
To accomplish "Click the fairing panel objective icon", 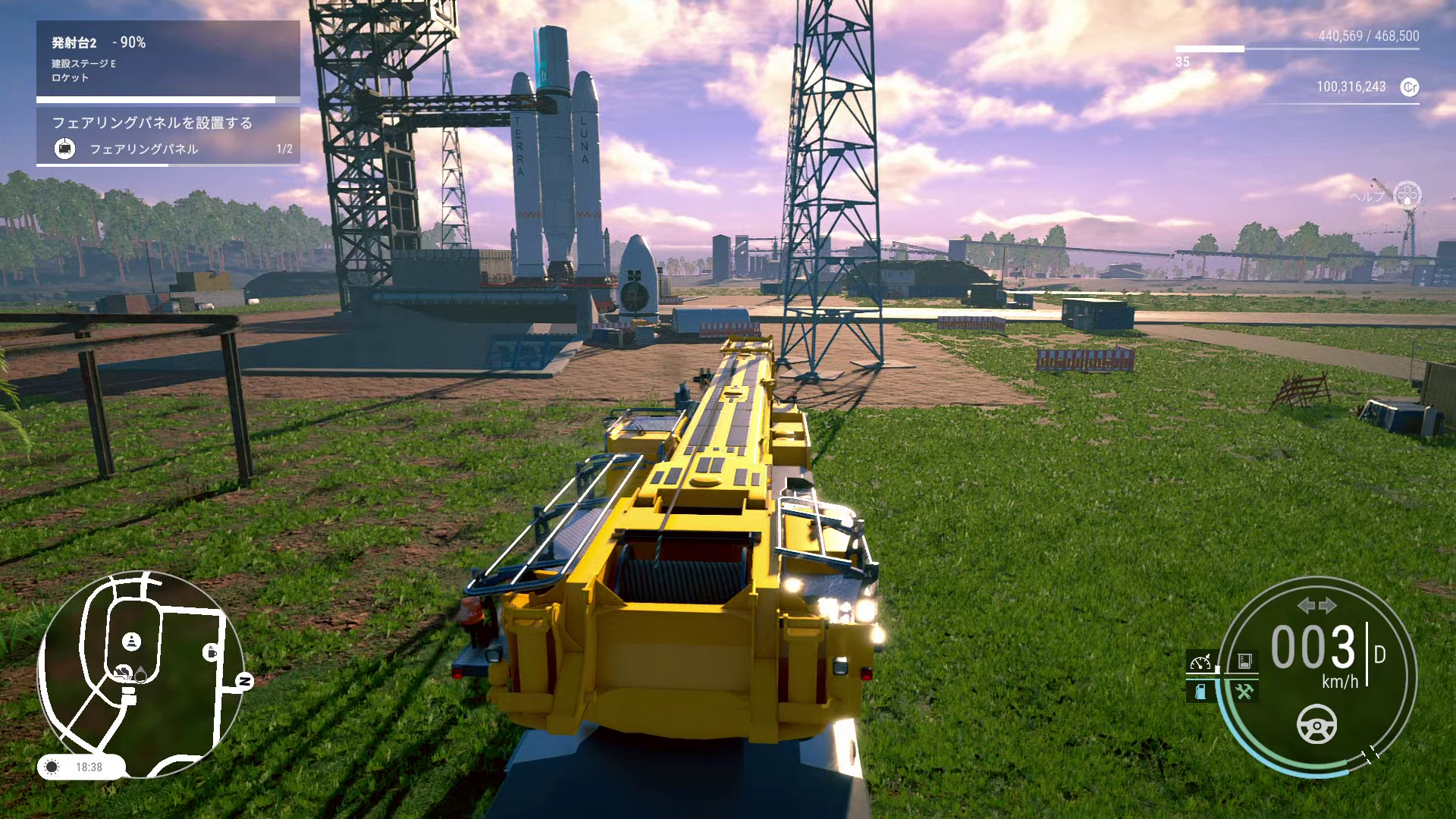I will click(65, 149).
